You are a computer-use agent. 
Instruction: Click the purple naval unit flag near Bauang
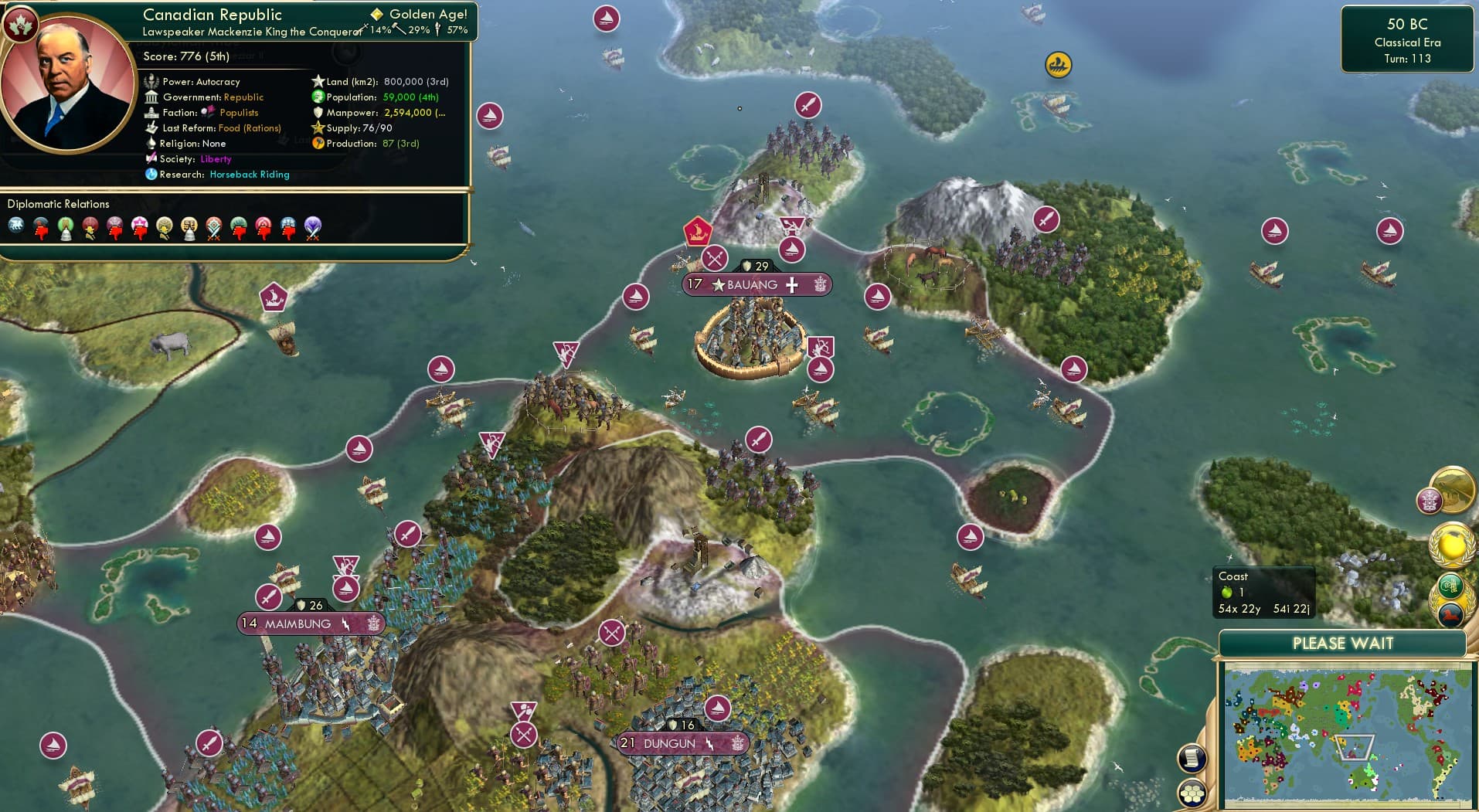pyautogui.click(x=792, y=250)
